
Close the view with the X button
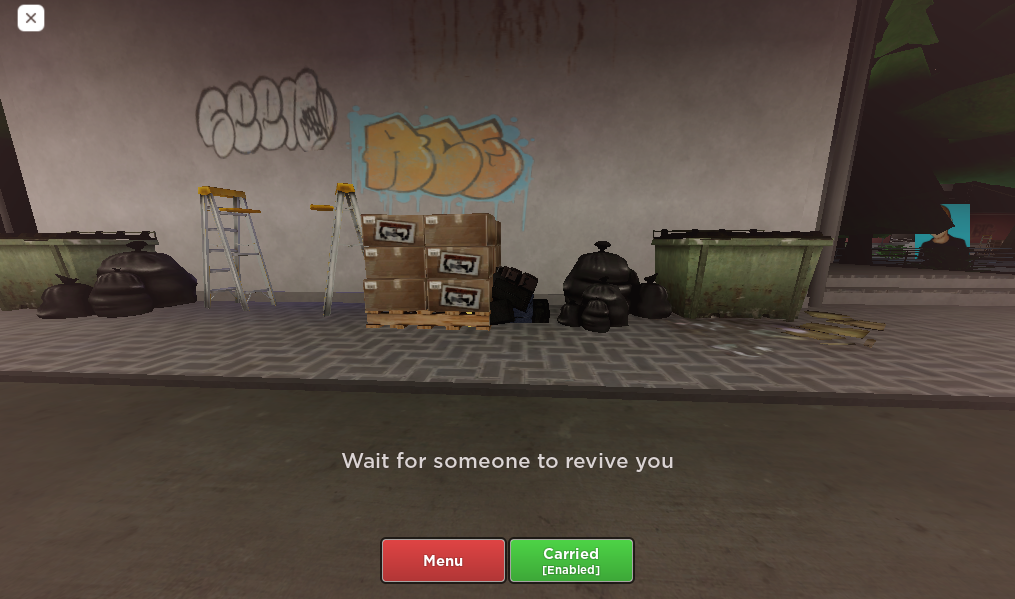(x=31, y=18)
